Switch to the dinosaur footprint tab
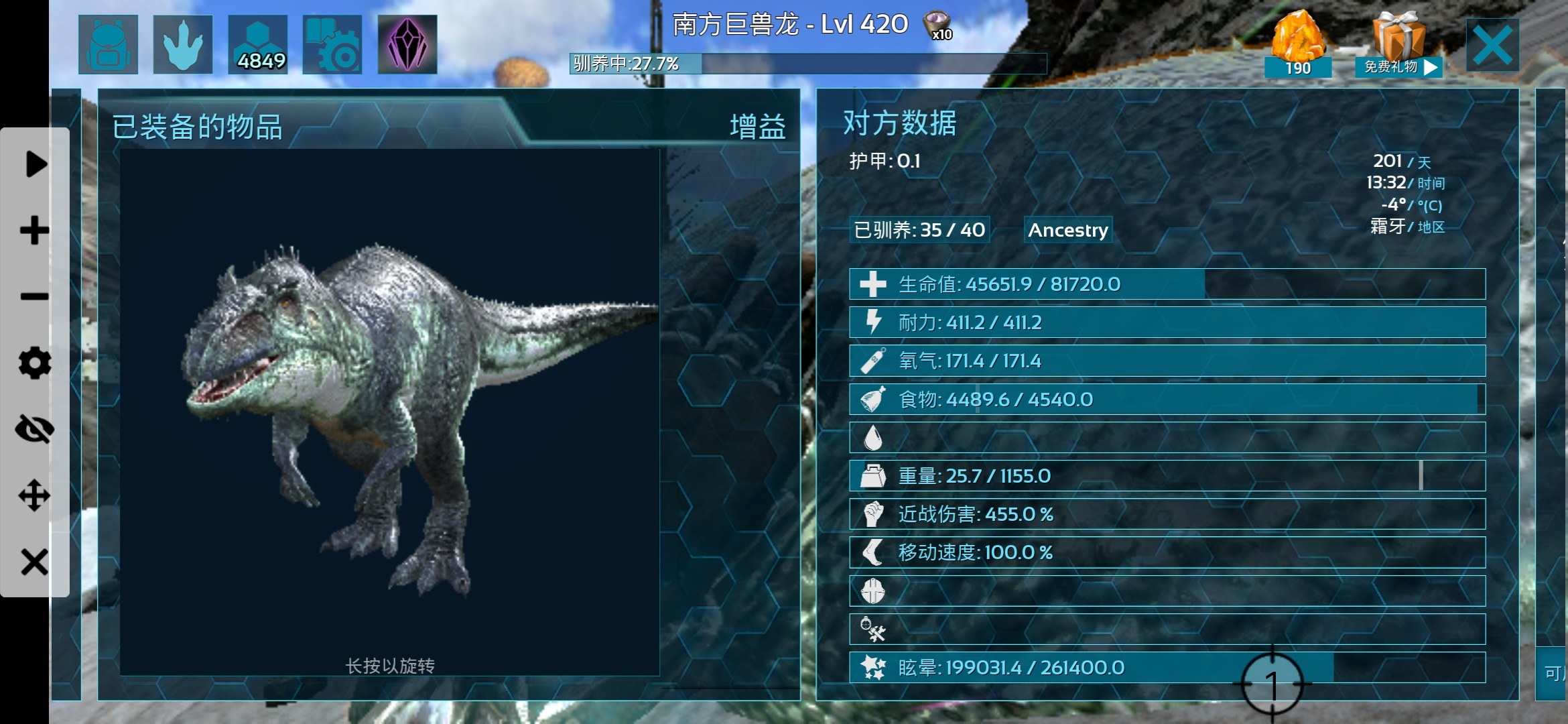 pyautogui.click(x=183, y=44)
